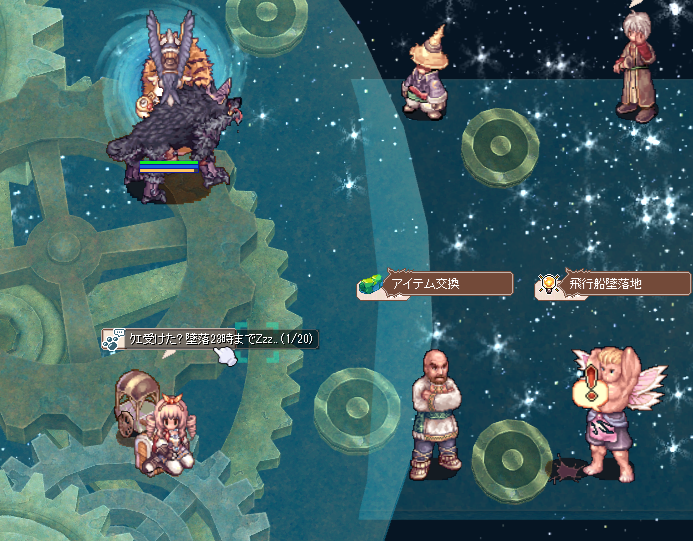The width and height of the screenshot is (693, 541).
Task: Open the アイテム交換 item exchange sign
Action: (436, 284)
